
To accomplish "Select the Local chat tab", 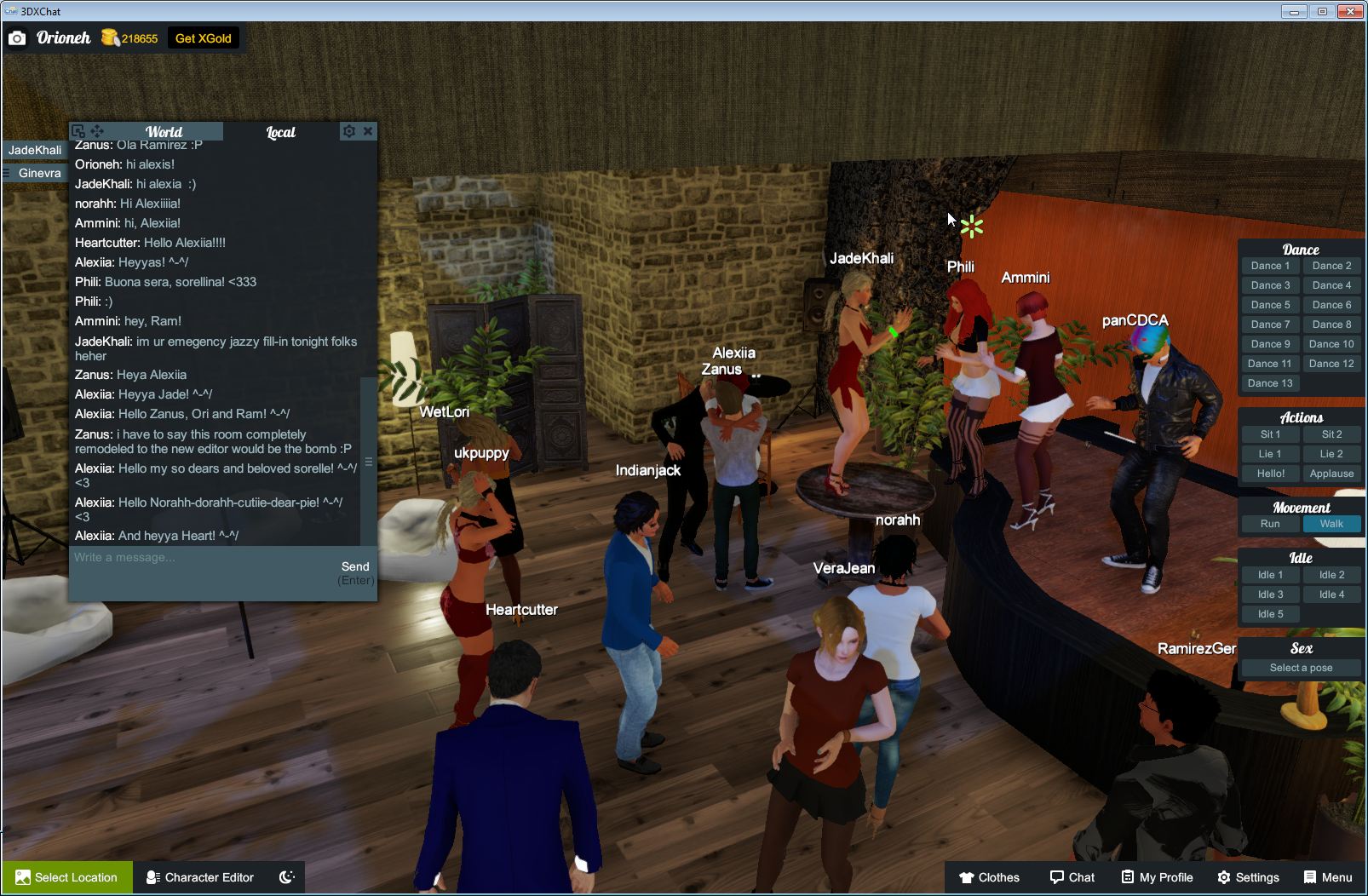I will [280, 131].
